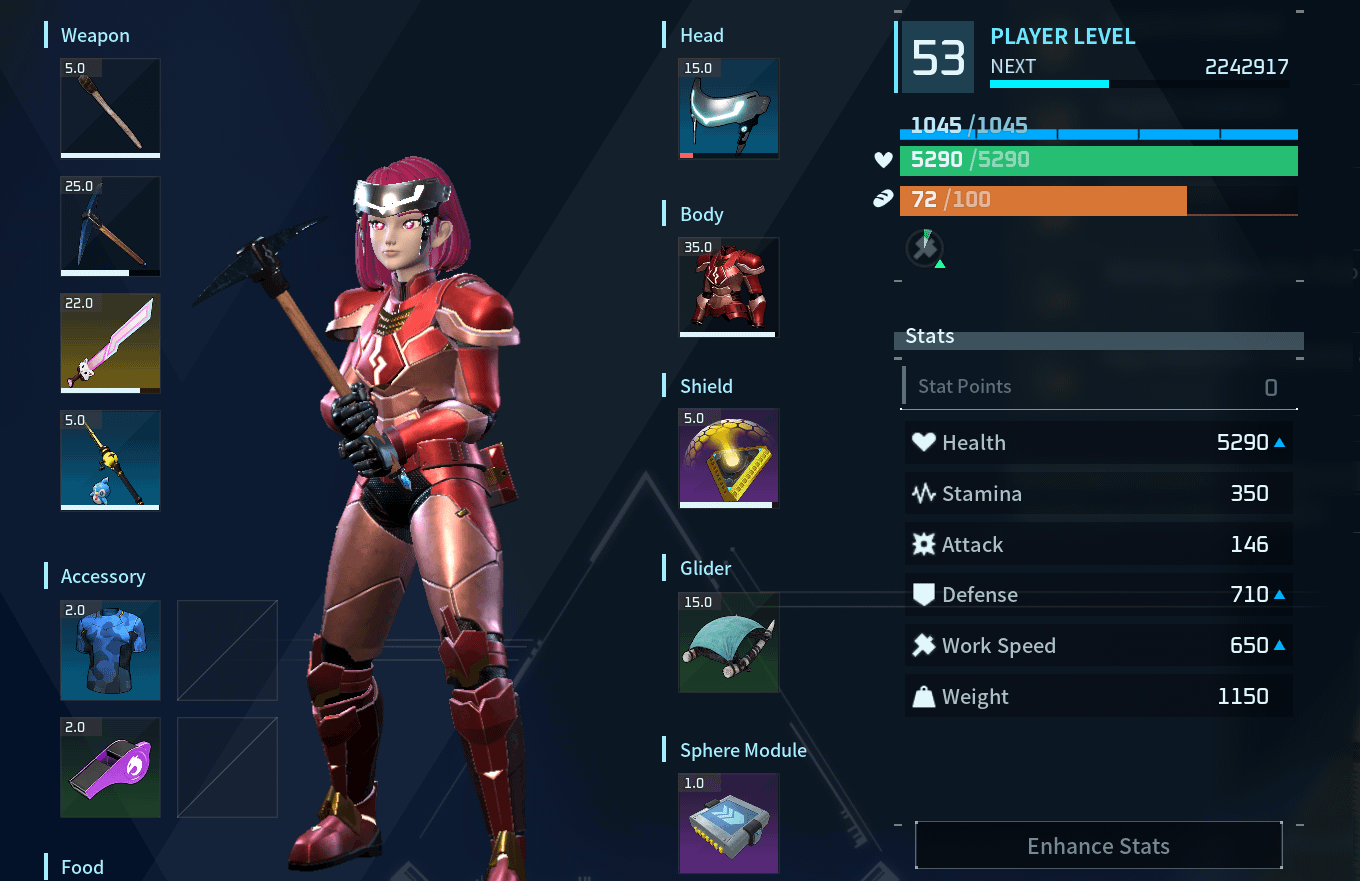
Task: Choose the Shield equipment slot
Action: point(729,459)
